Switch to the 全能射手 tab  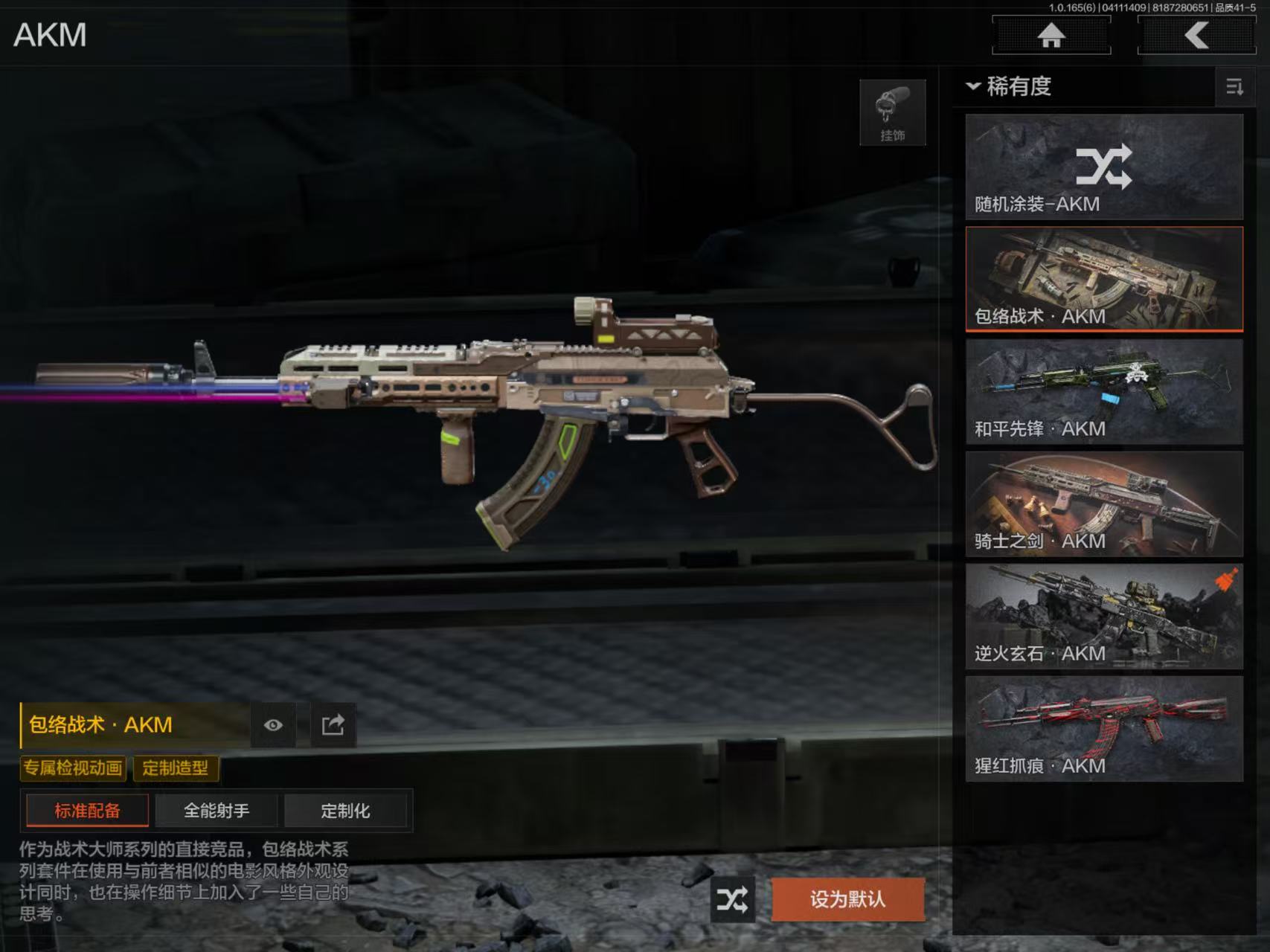217,811
